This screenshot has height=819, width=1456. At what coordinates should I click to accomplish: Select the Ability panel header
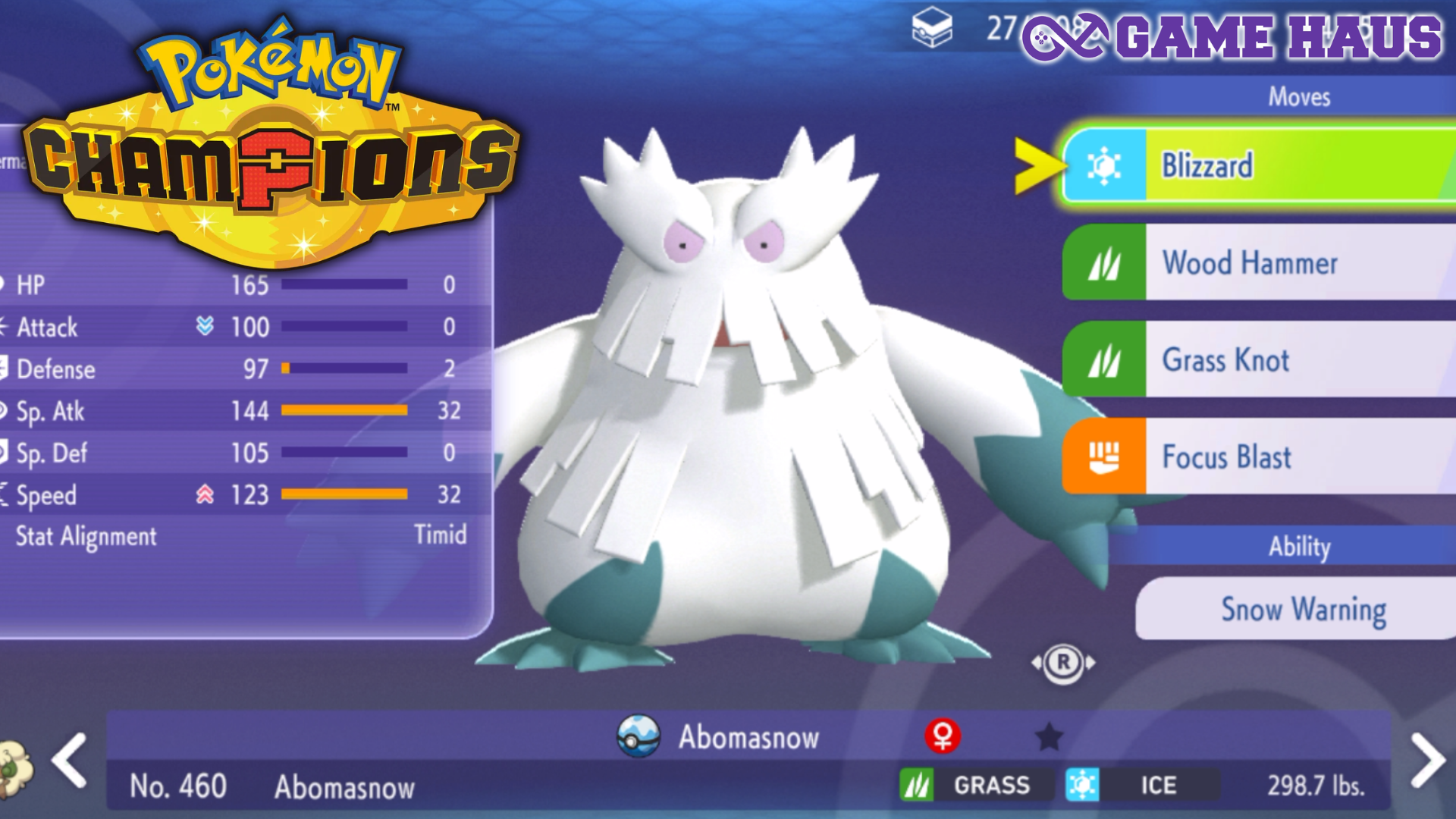1300,548
